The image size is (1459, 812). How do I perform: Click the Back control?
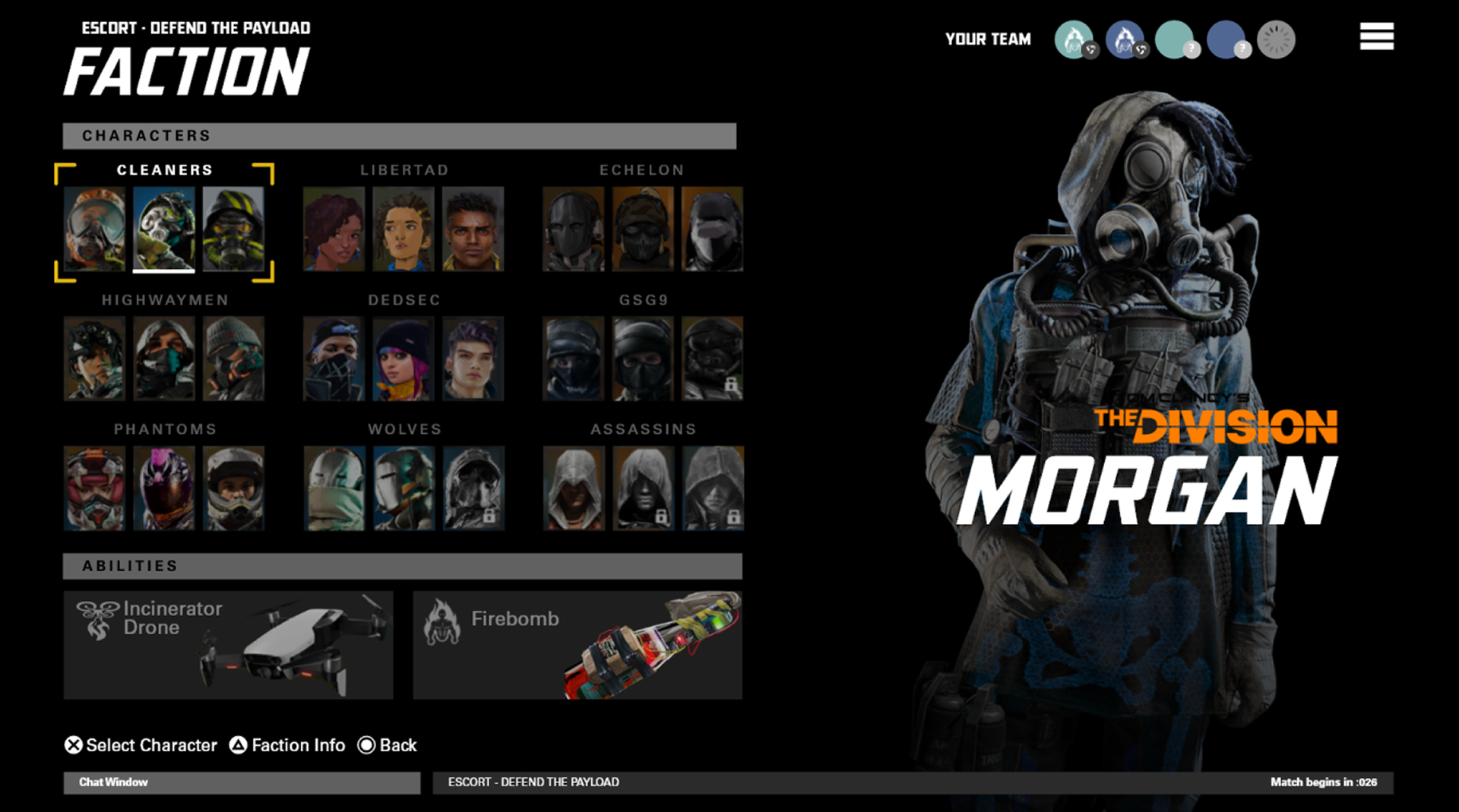389,745
